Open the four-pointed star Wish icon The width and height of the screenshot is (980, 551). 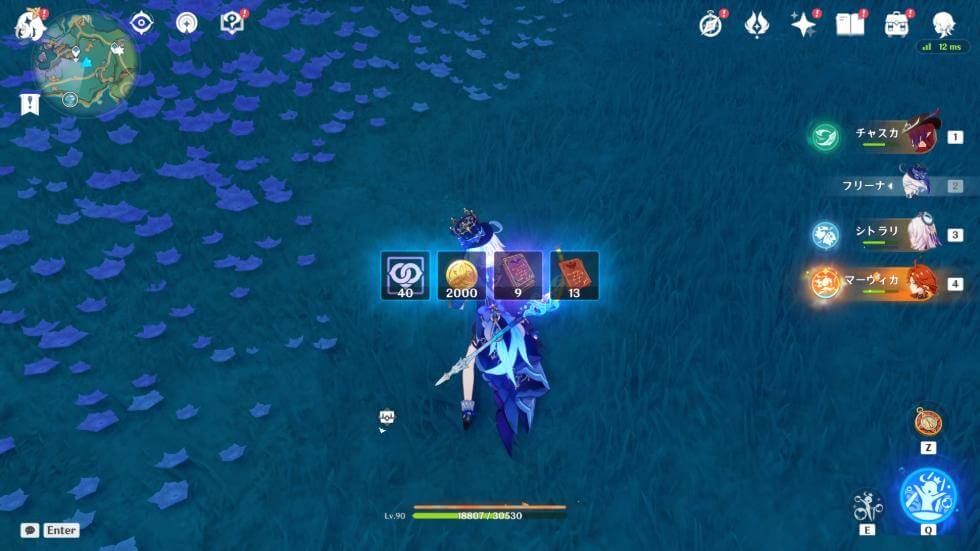coord(803,25)
